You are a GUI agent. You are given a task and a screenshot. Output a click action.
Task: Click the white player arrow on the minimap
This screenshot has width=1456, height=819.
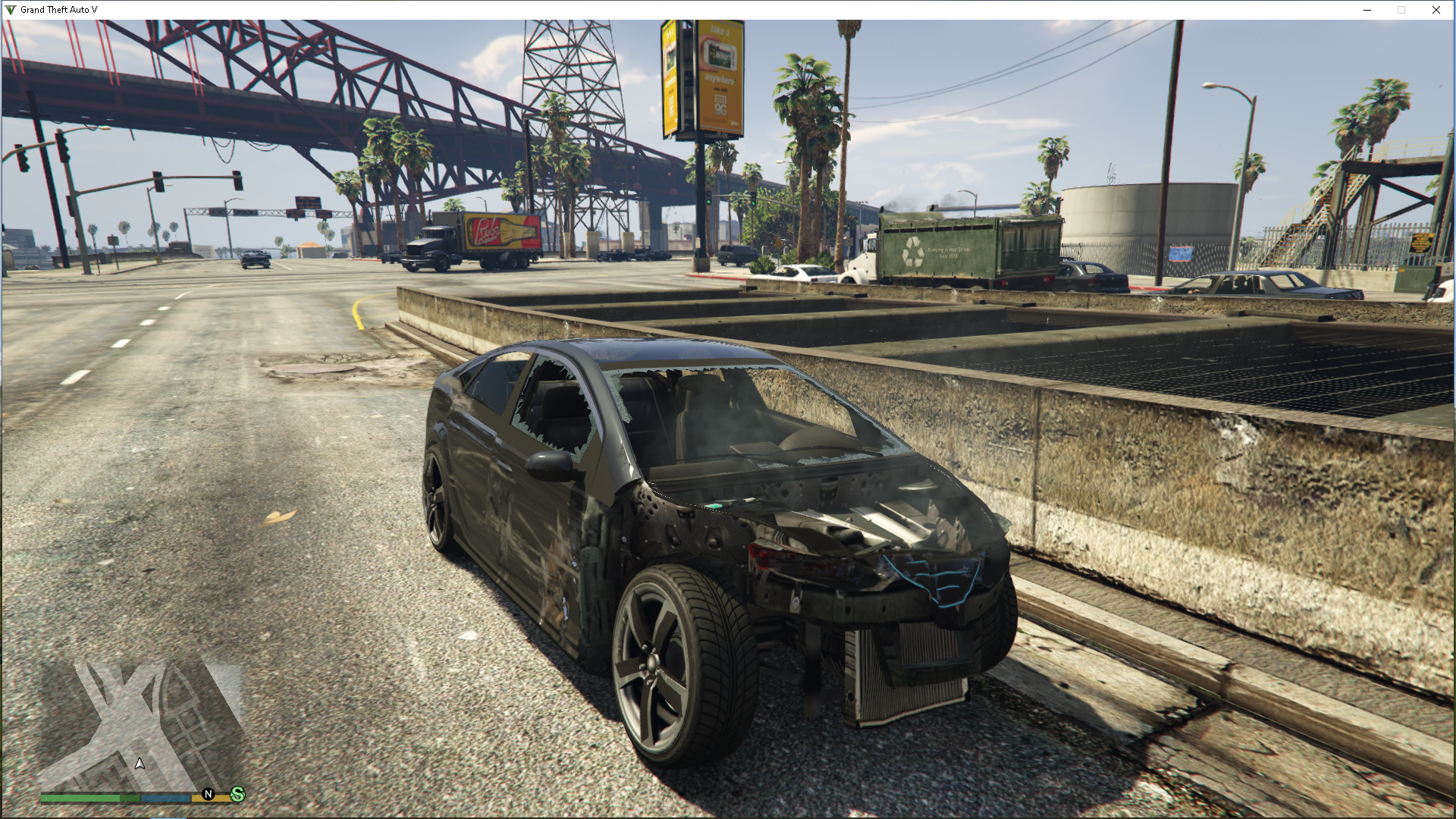(x=140, y=764)
